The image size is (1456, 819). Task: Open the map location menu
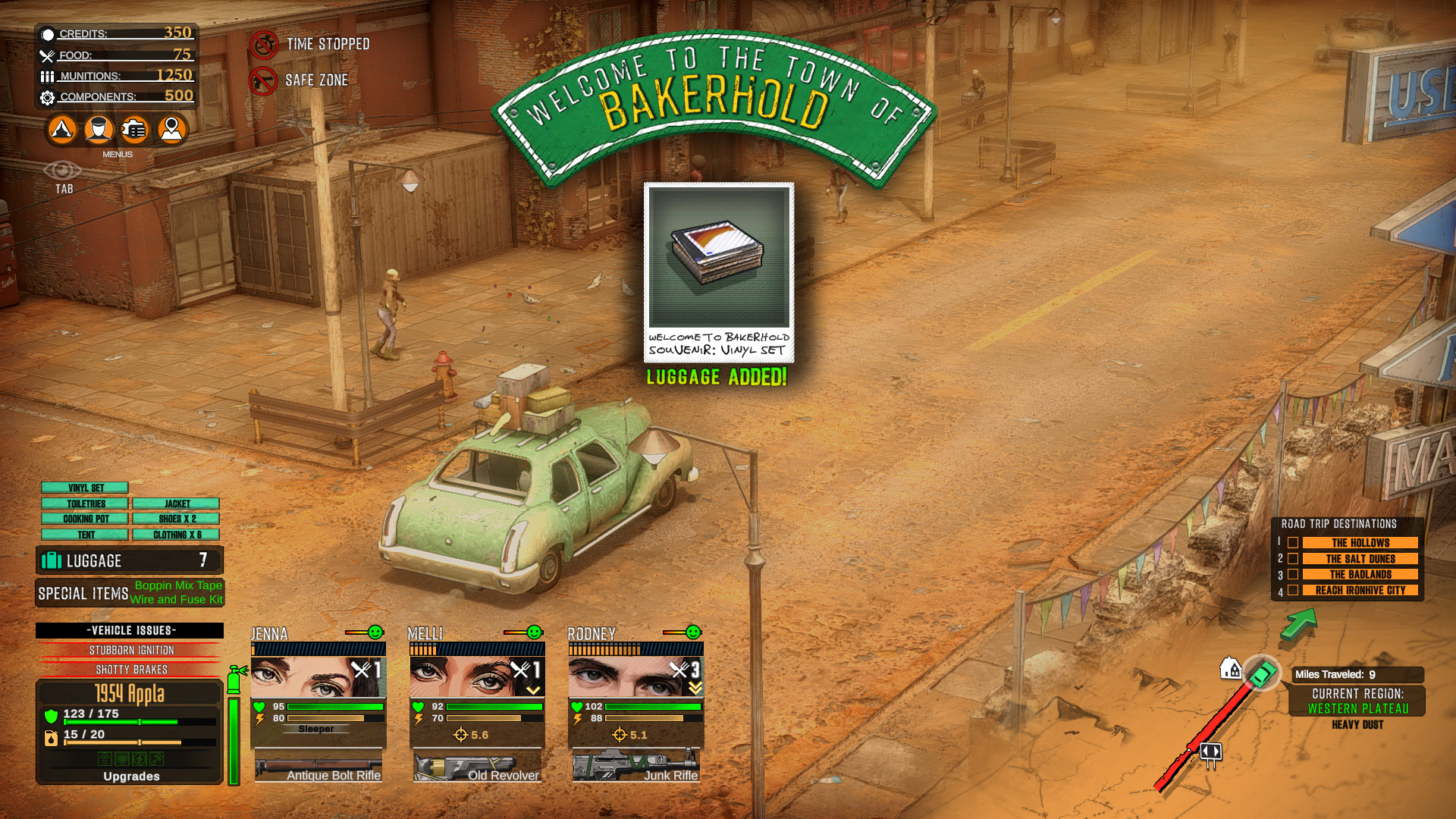coord(171,130)
